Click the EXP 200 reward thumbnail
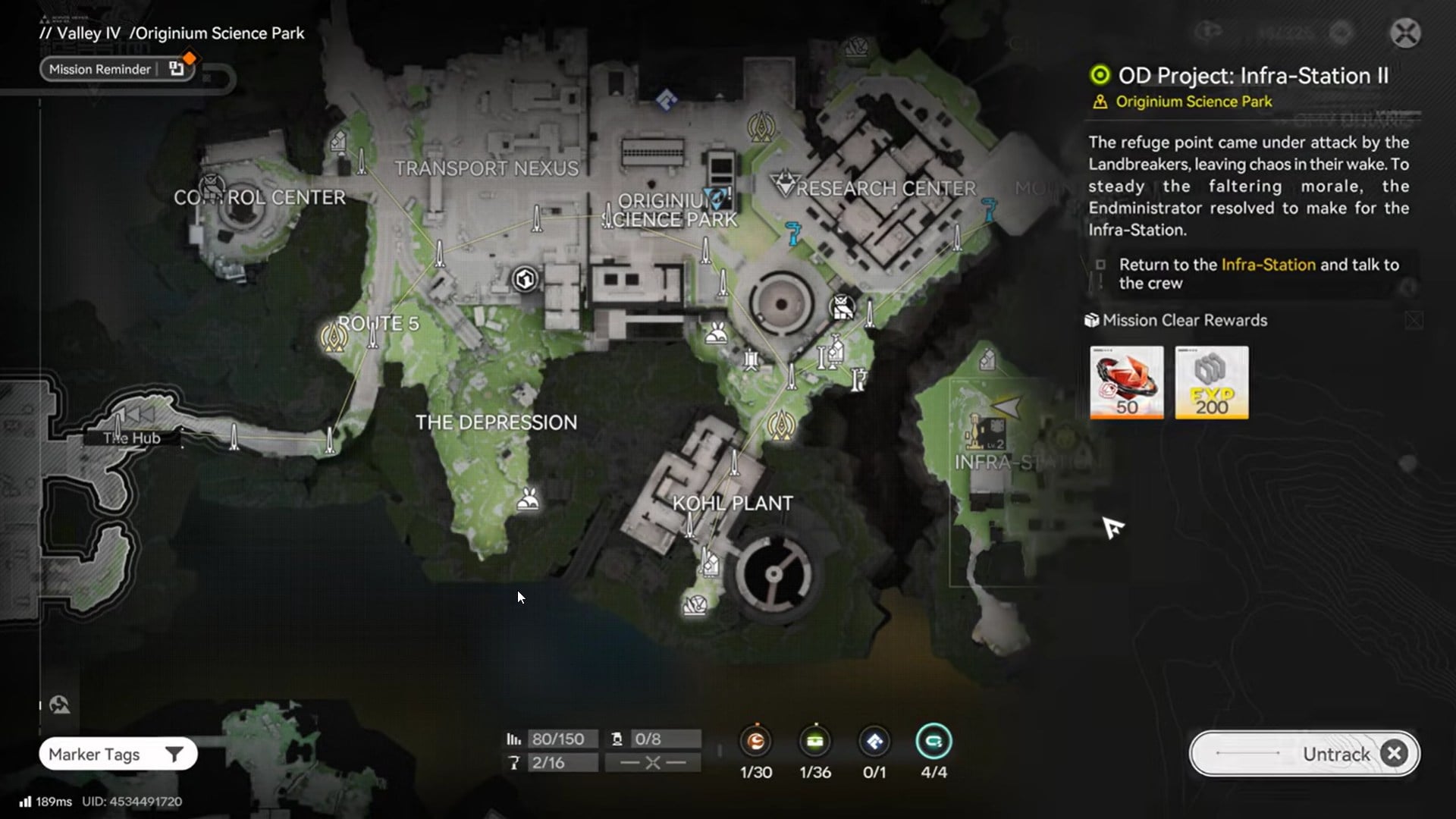Viewport: 1456px width, 819px height. point(1210,383)
